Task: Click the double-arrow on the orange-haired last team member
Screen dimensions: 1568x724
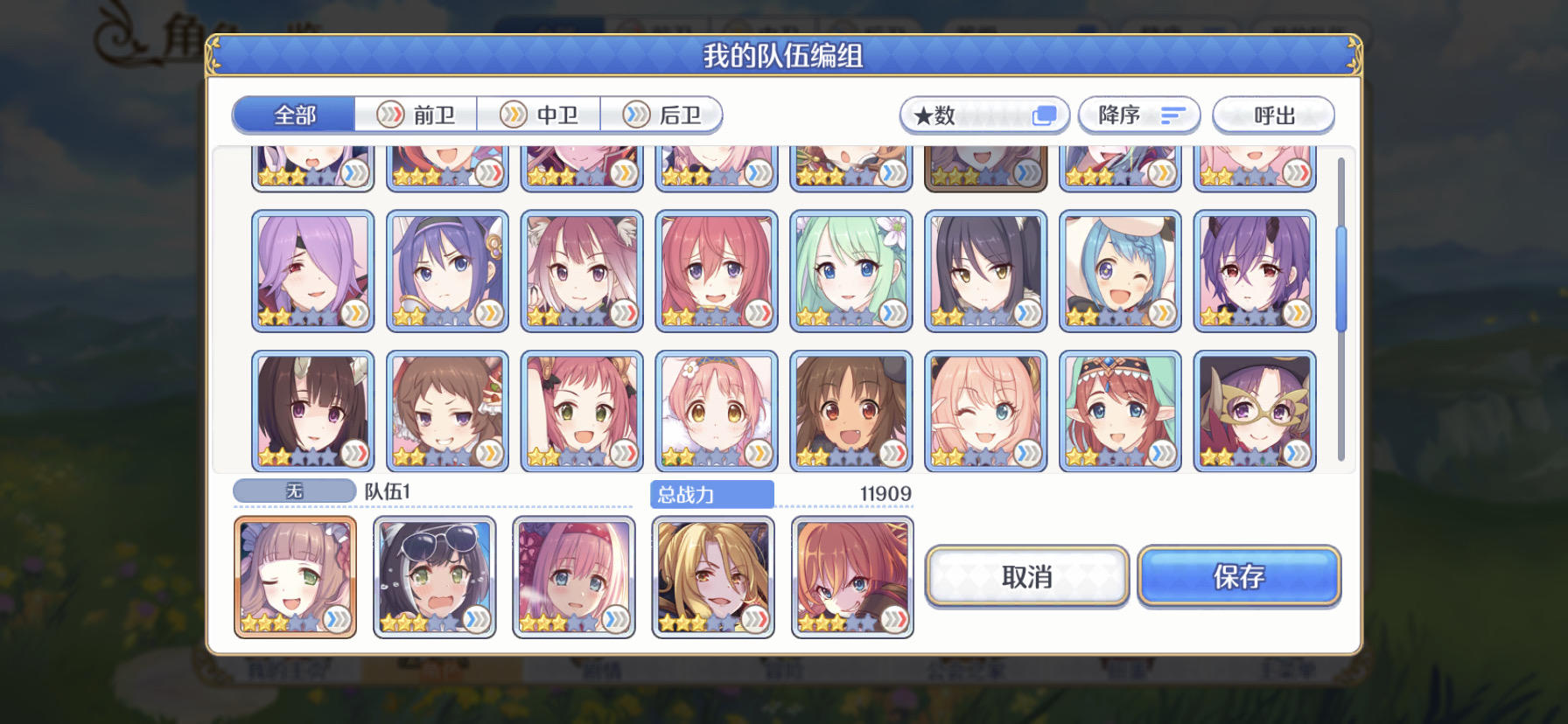Action: [894, 623]
